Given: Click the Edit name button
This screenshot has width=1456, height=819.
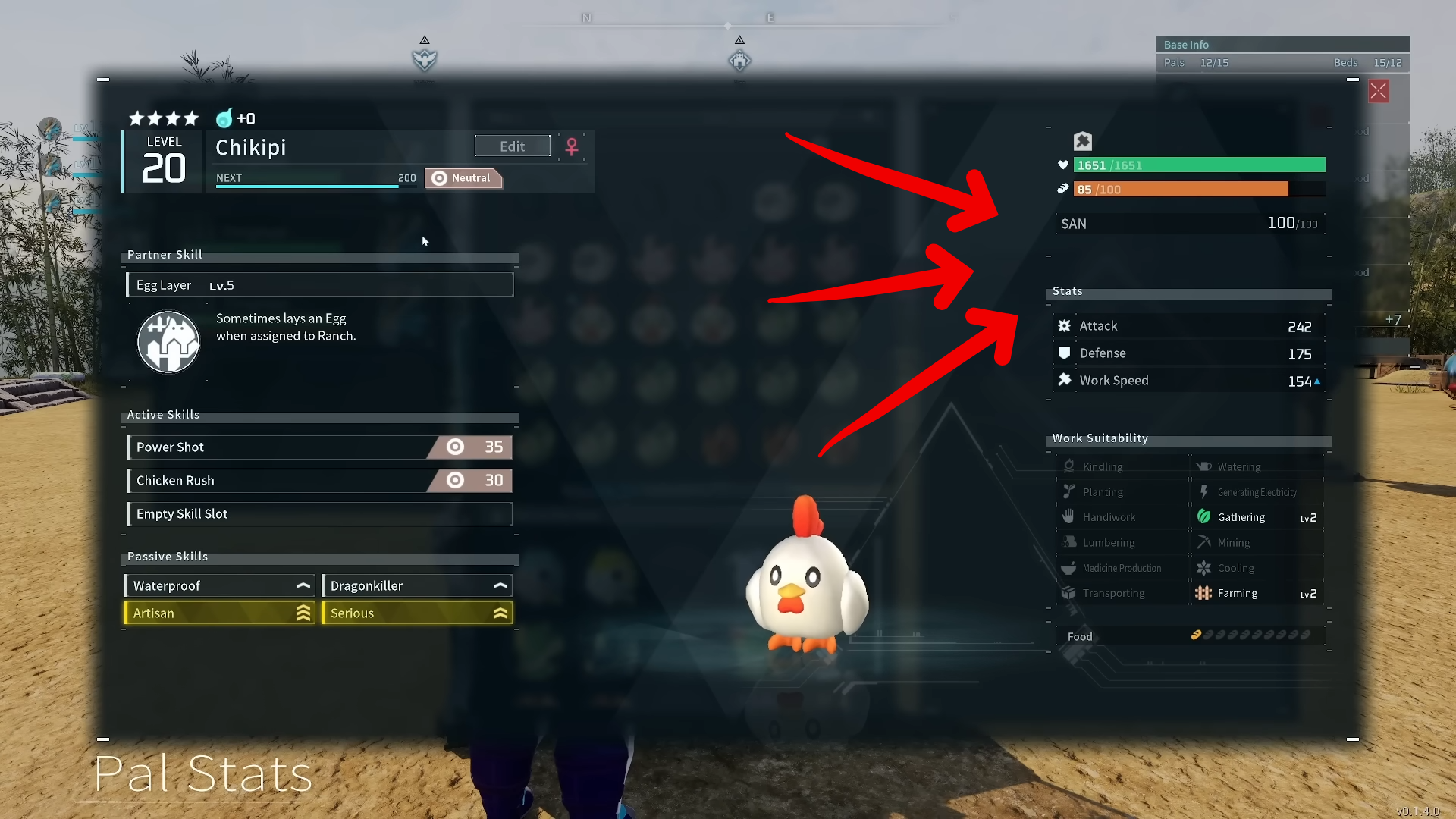Looking at the screenshot, I should (512, 146).
